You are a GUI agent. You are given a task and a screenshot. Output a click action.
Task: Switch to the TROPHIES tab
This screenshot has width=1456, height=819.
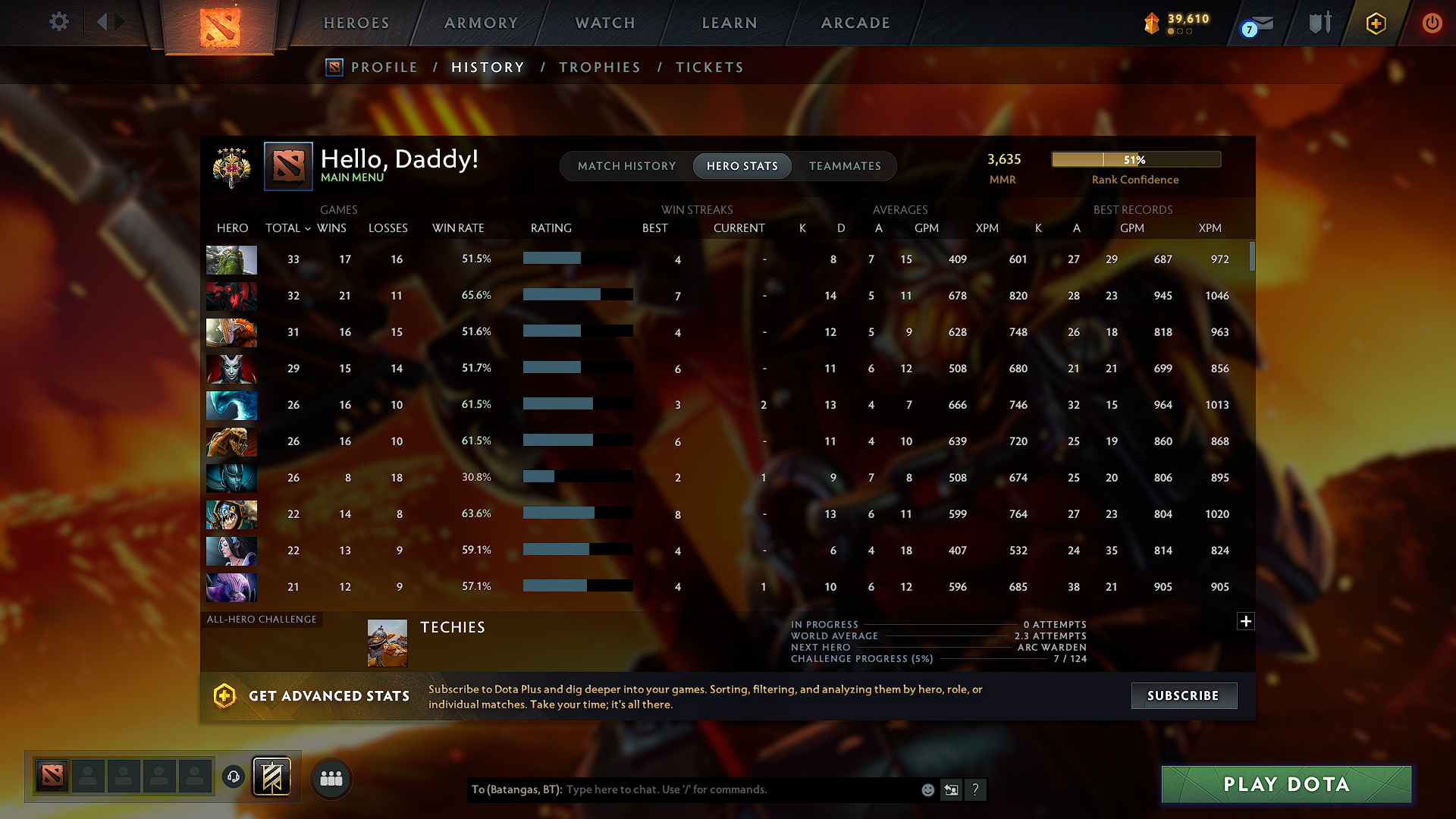599,67
